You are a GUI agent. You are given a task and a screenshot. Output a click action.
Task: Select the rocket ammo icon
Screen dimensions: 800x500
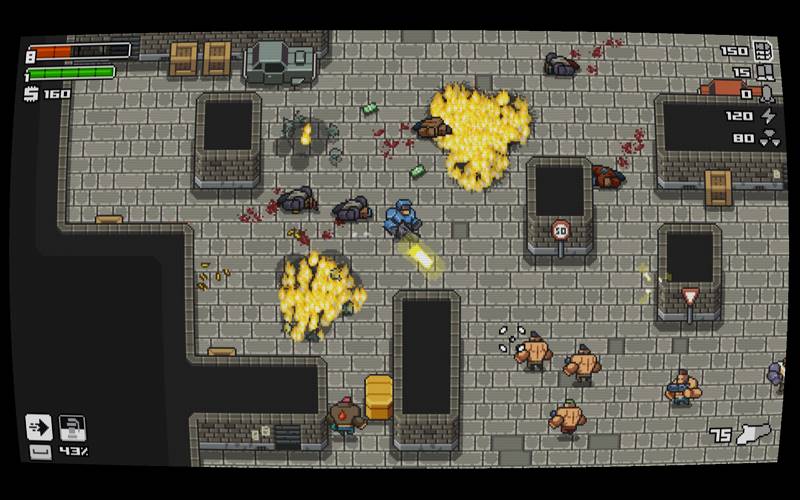click(x=767, y=94)
